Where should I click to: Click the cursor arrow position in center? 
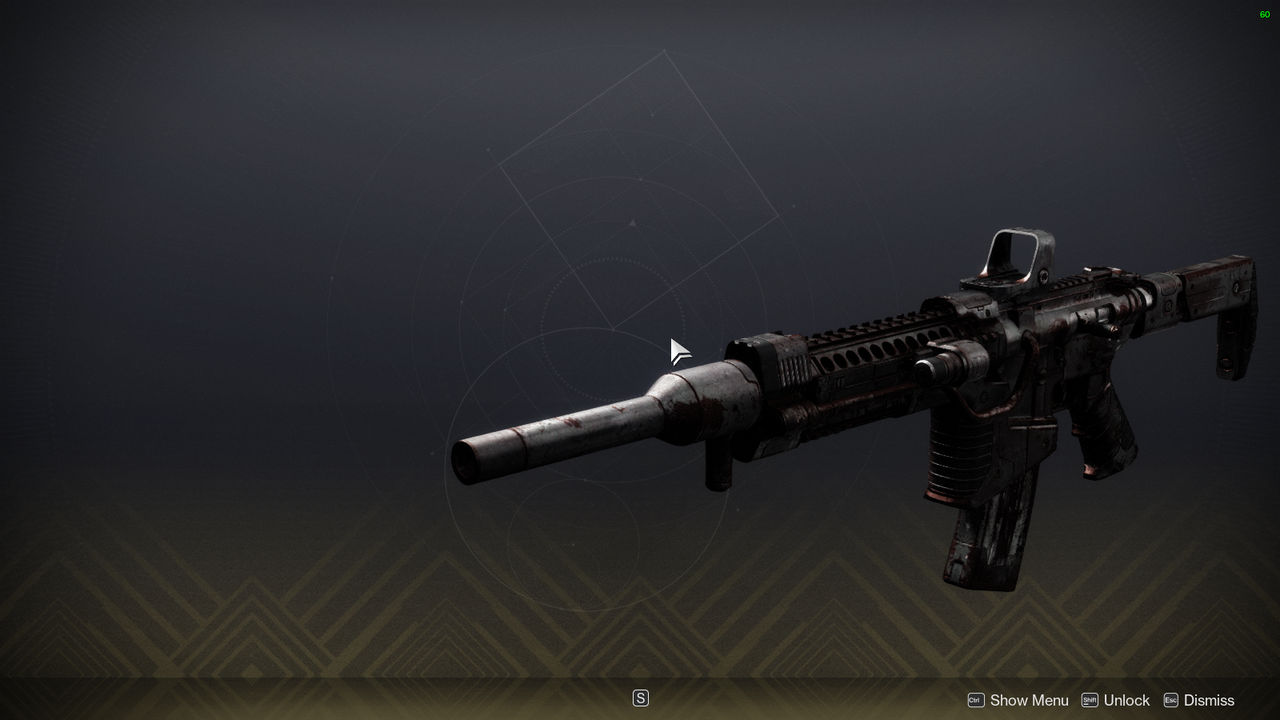(675, 348)
